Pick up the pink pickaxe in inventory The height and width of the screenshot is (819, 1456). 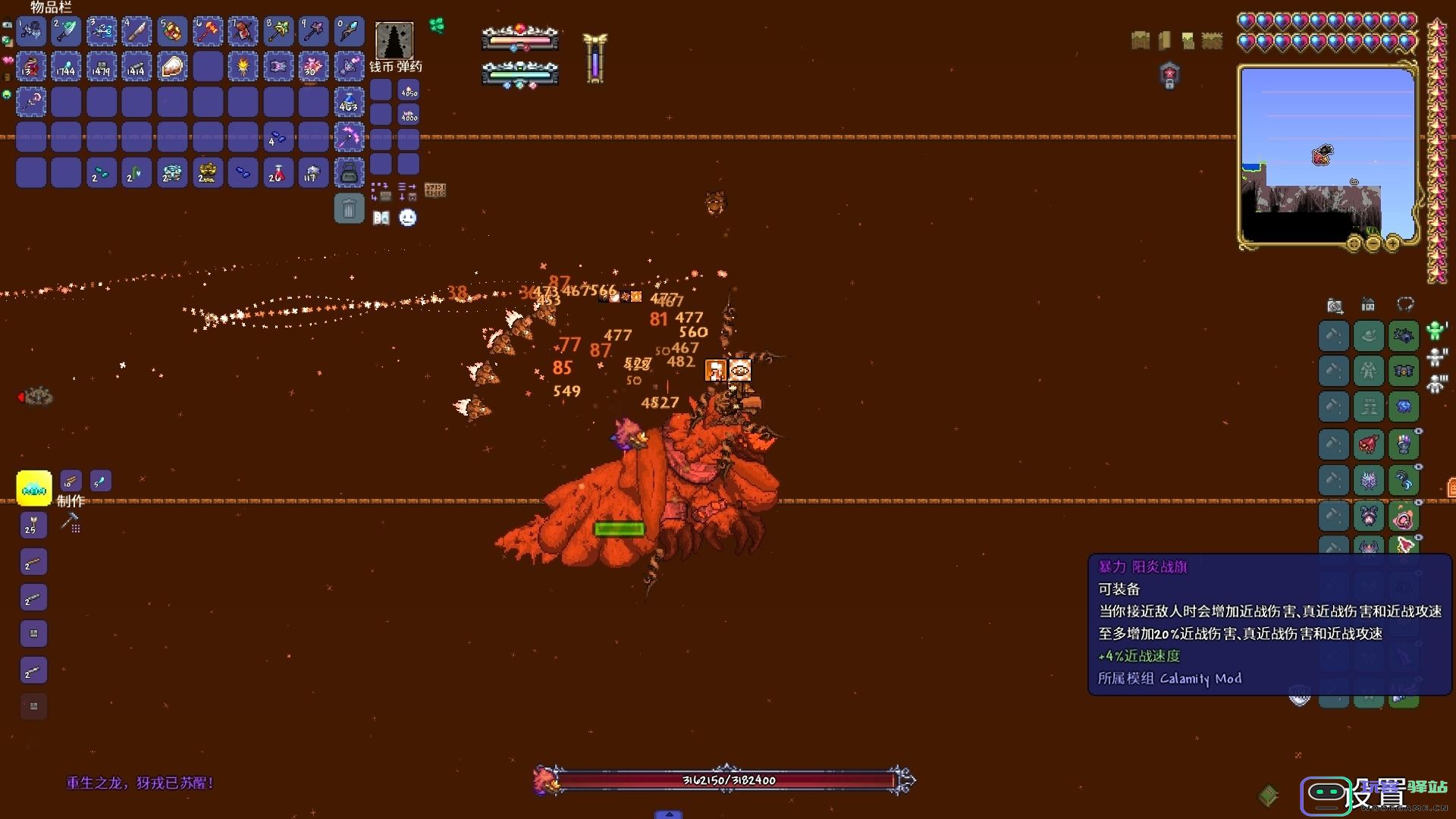(349, 137)
